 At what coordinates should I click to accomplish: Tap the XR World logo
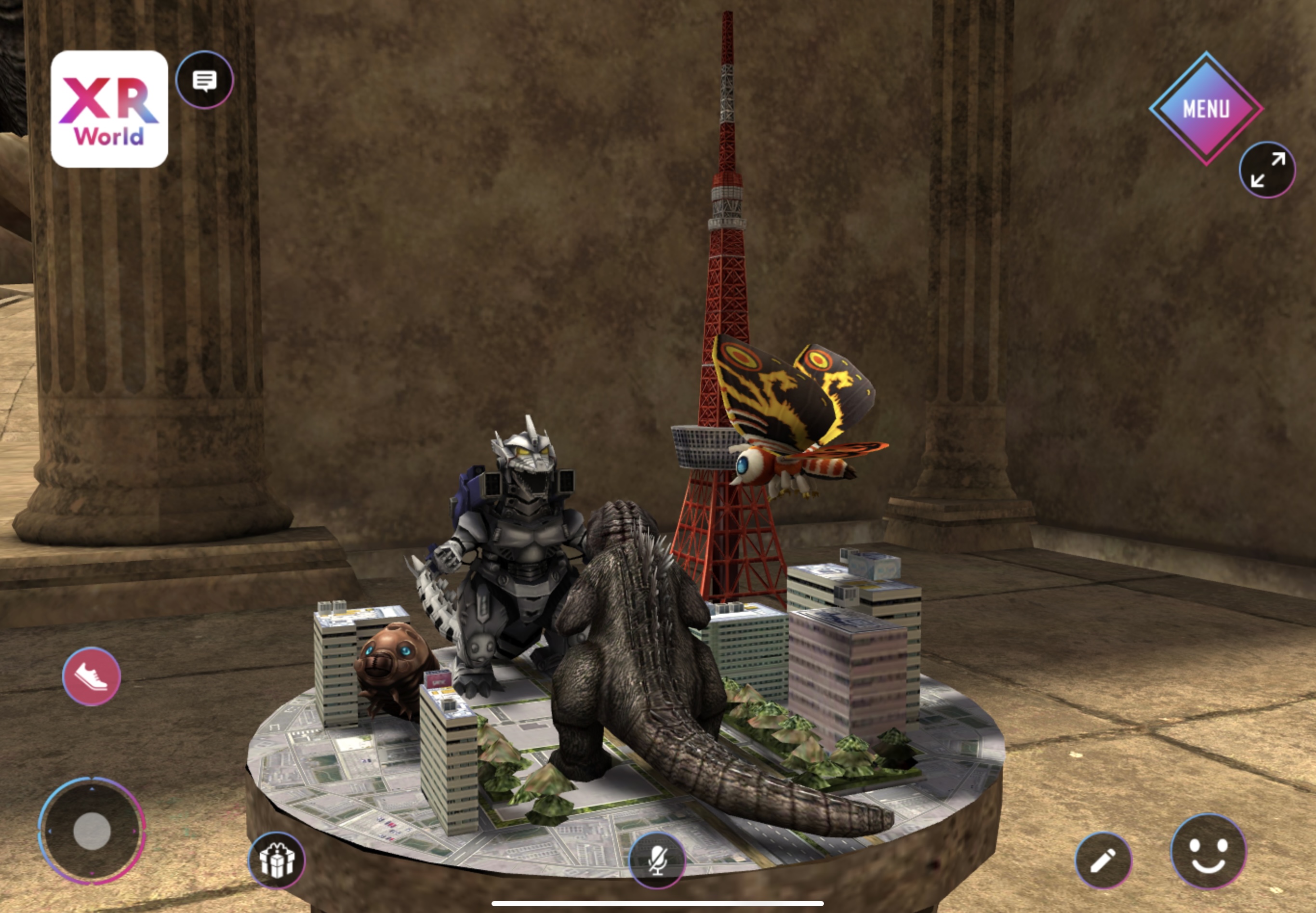[x=109, y=109]
